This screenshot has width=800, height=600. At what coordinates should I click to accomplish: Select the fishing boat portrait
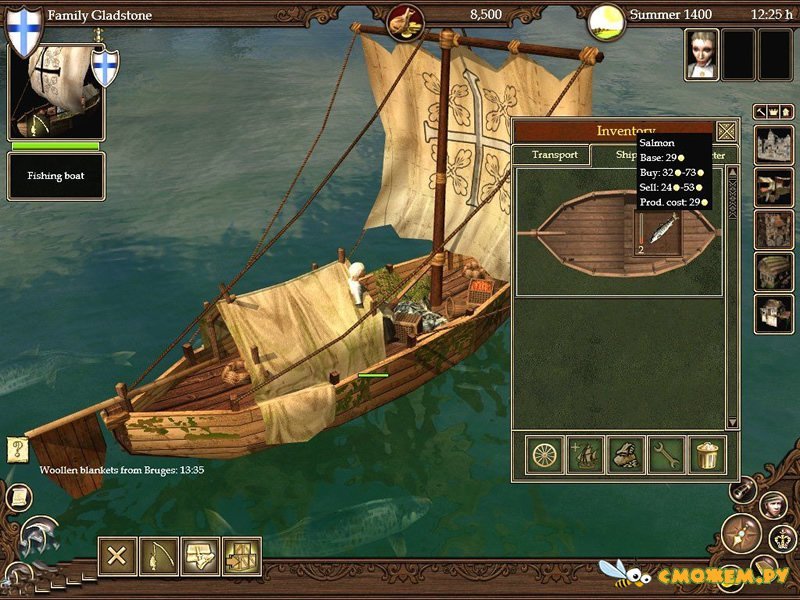56,92
